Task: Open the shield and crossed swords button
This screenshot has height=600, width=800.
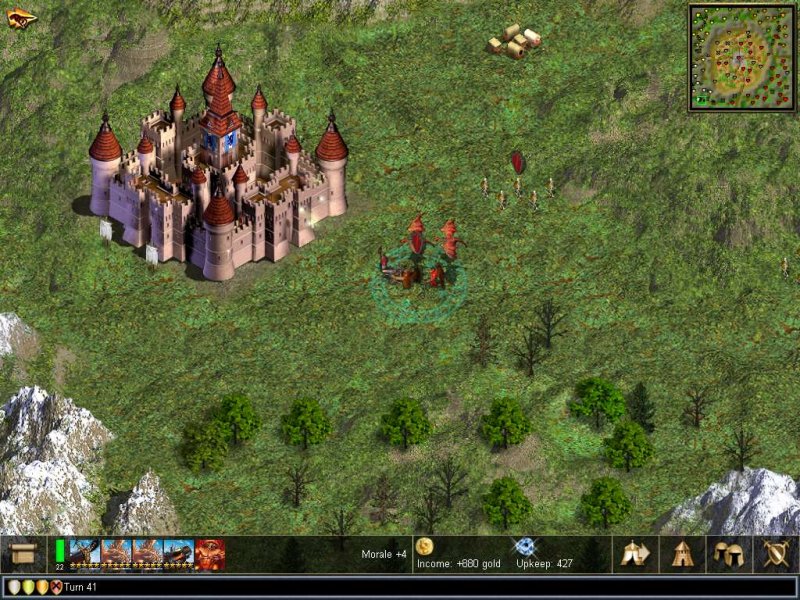Action: 775,553
